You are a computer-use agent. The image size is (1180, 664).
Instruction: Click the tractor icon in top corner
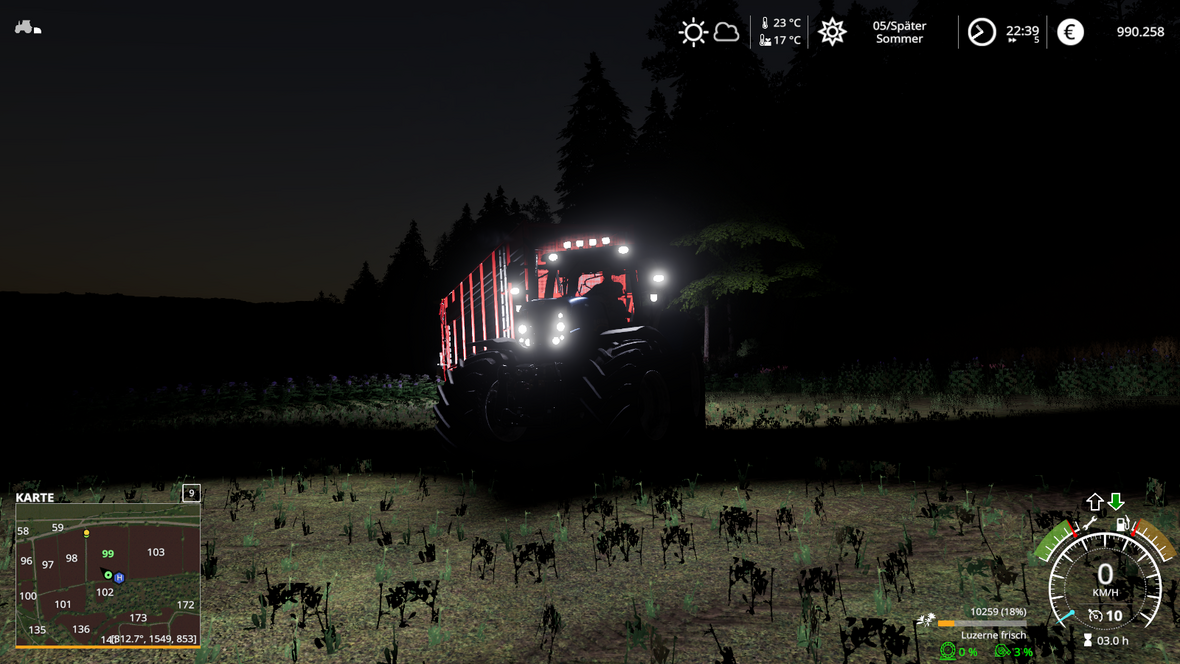pos(27,28)
